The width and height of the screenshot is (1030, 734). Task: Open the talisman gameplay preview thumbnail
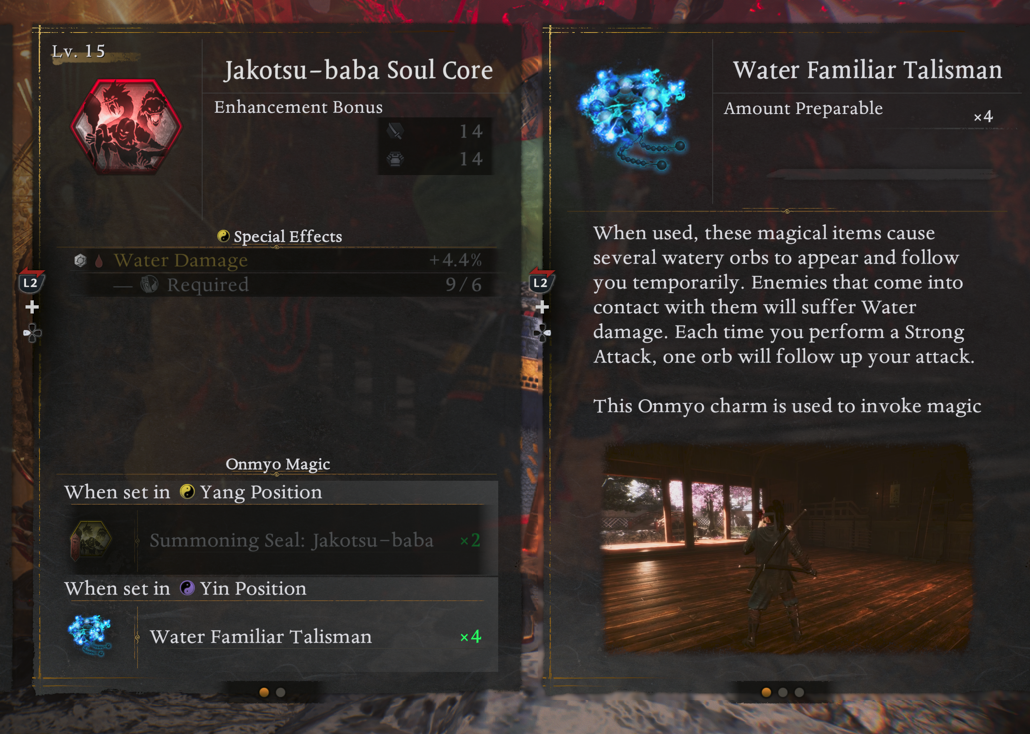(x=787, y=549)
